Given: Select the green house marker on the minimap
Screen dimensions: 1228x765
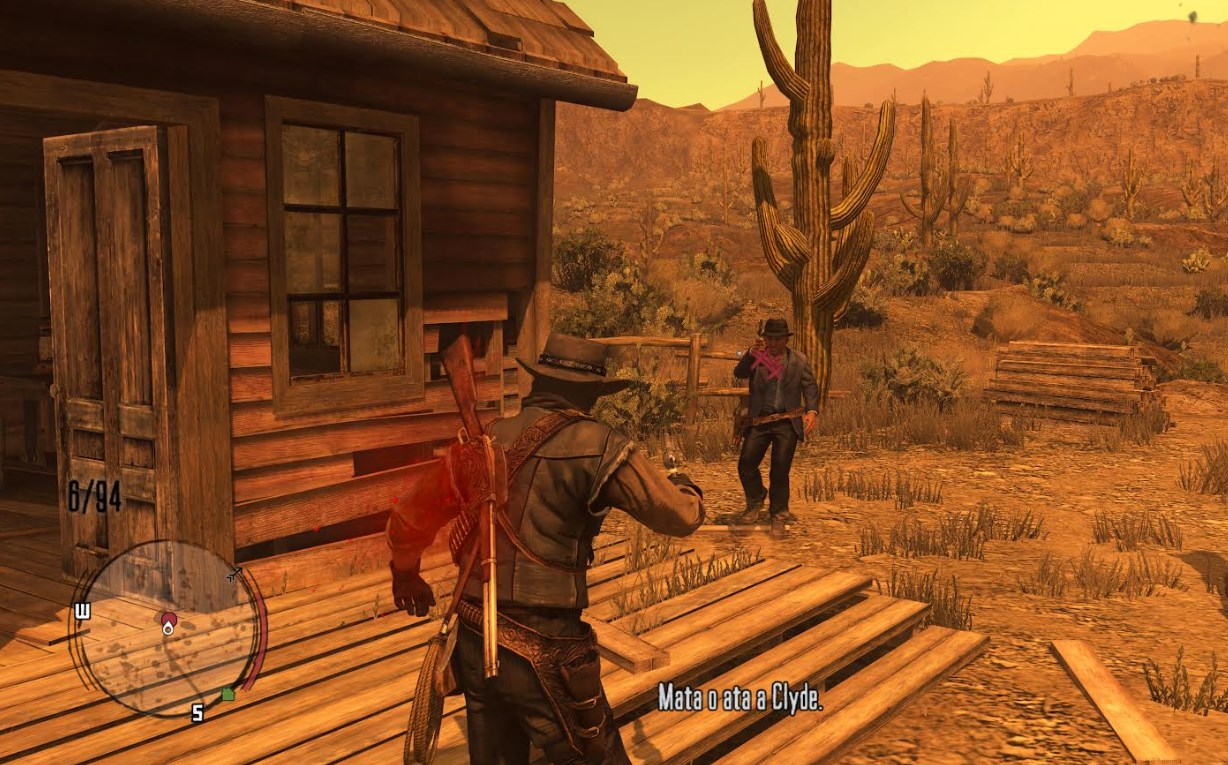Looking at the screenshot, I should 227,693.
